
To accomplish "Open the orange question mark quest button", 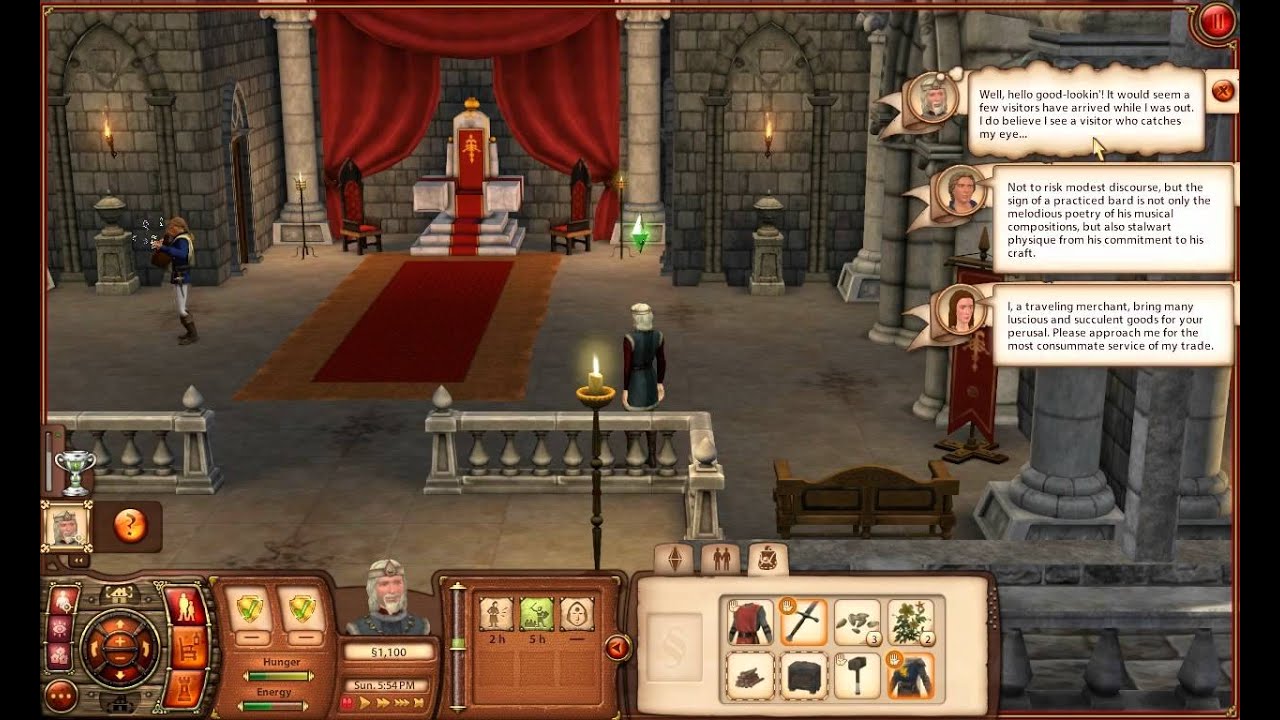I will coord(130,525).
